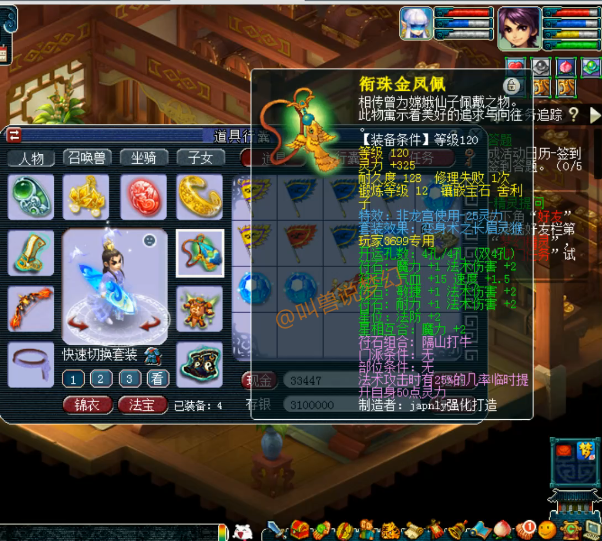Screen dimensions: 602x541
Task: Click the purple belt equipment slot
Action: pyautogui.click(x=31, y=358)
